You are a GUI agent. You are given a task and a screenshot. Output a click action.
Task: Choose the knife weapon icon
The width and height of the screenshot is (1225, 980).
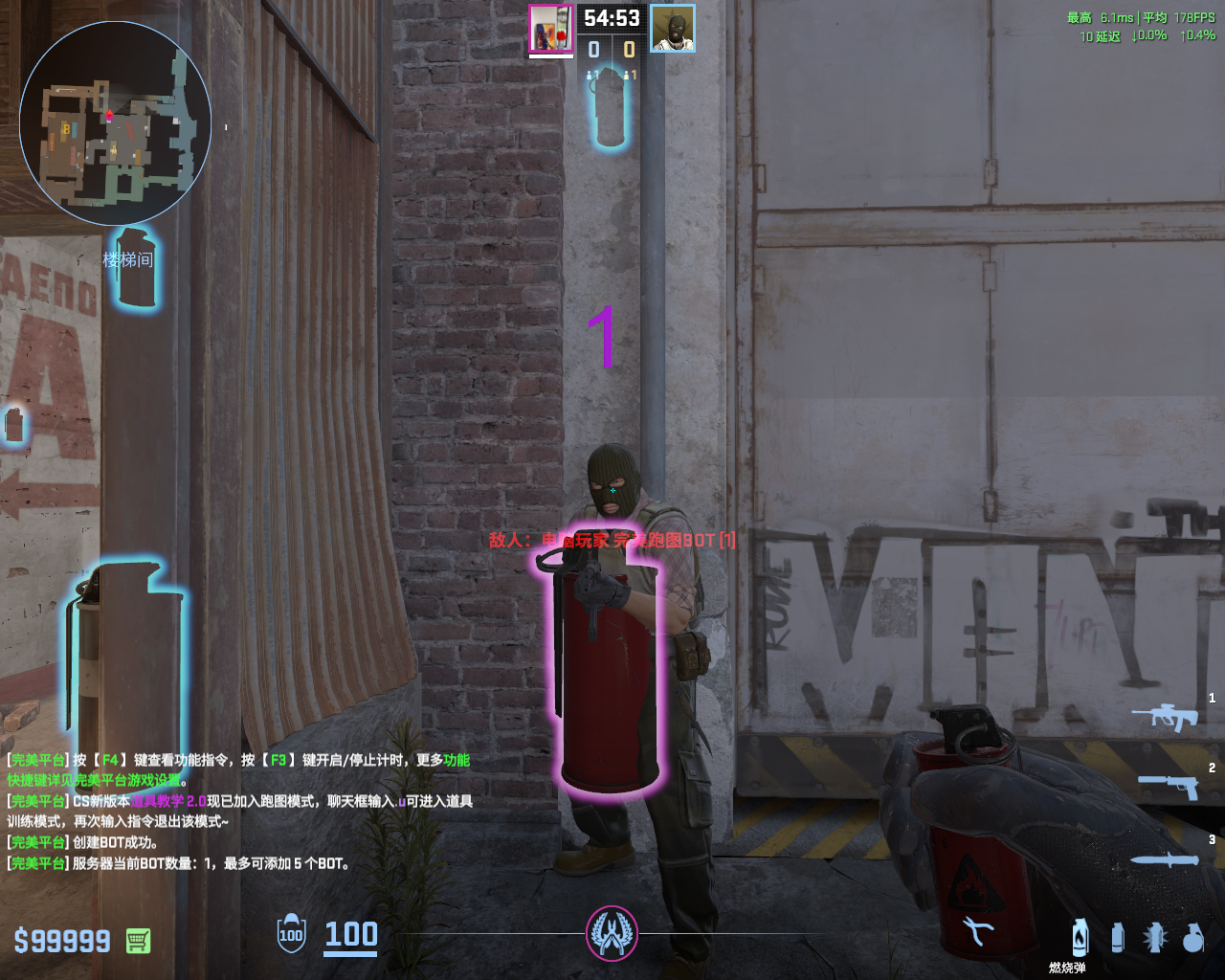(x=1165, y=859)
